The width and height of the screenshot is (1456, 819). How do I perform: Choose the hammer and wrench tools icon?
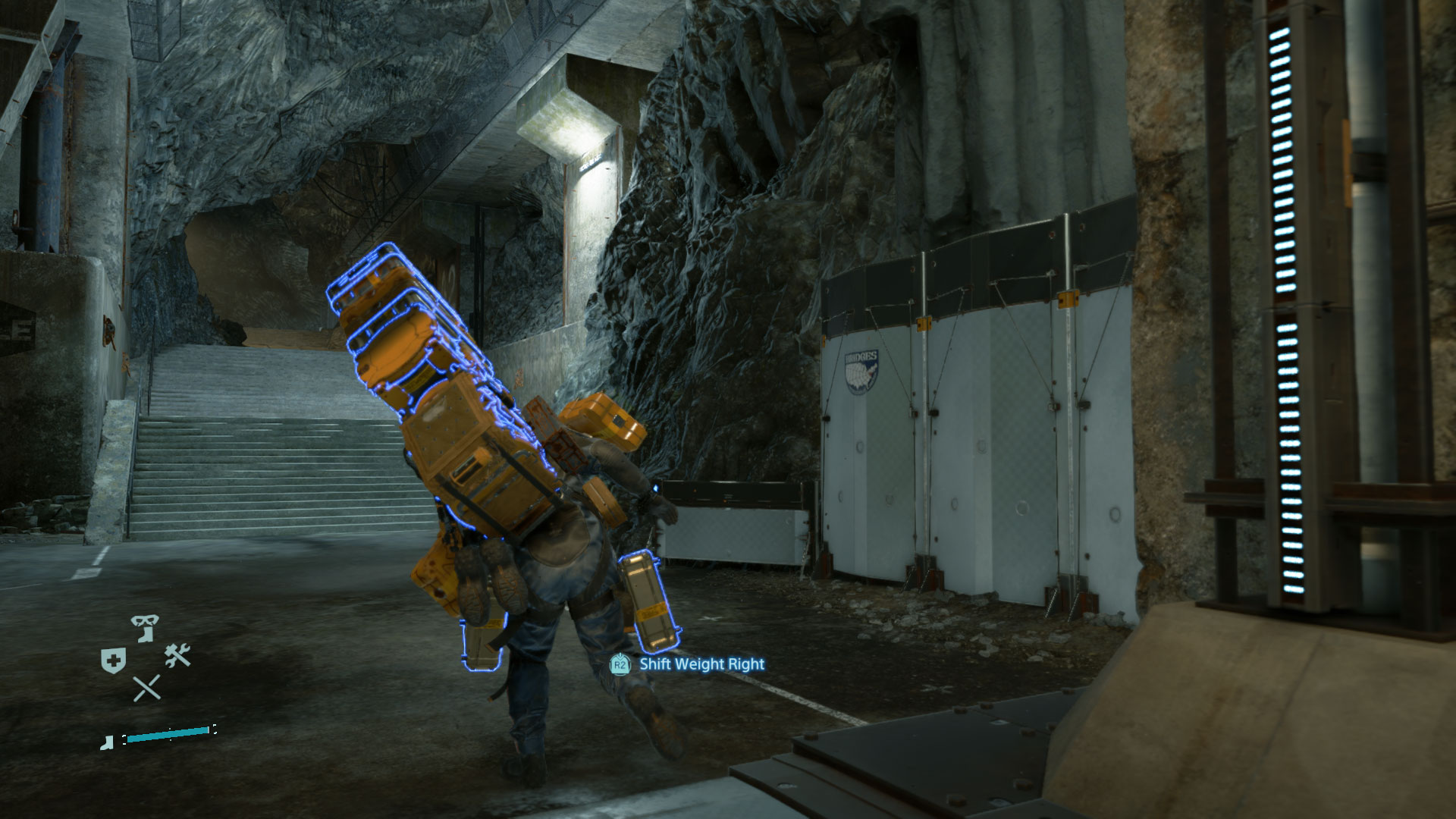point(177,655)
